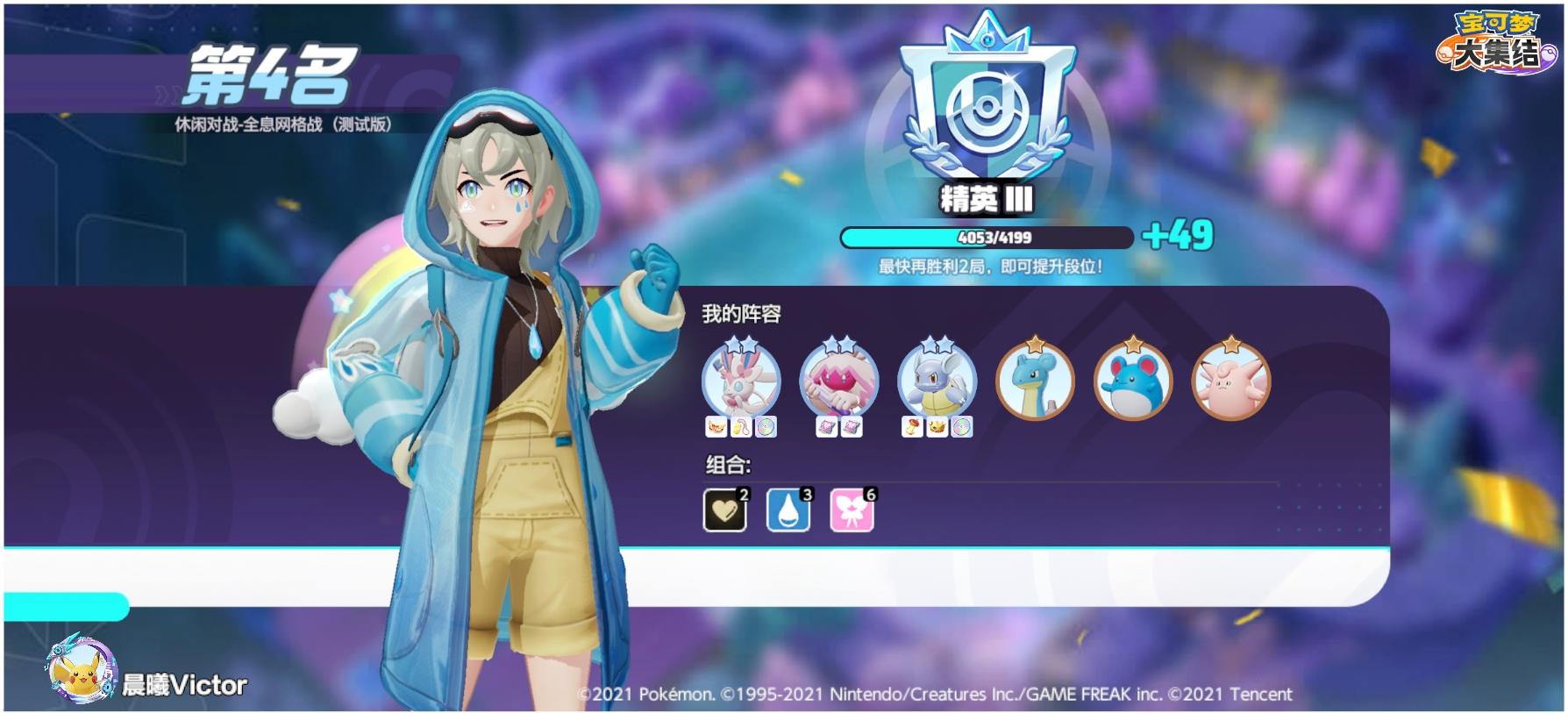Click the 4053/4199 rank progress bar
The width and height of the screenshot is (1568, 713).
point(987,235)
